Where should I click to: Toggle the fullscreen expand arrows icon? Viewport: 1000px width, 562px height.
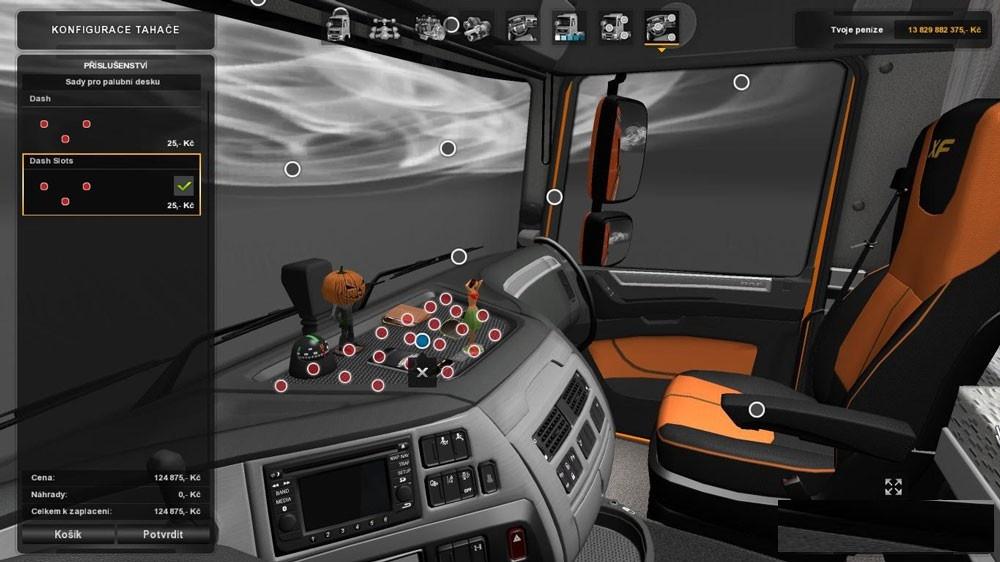click(893, 487)
